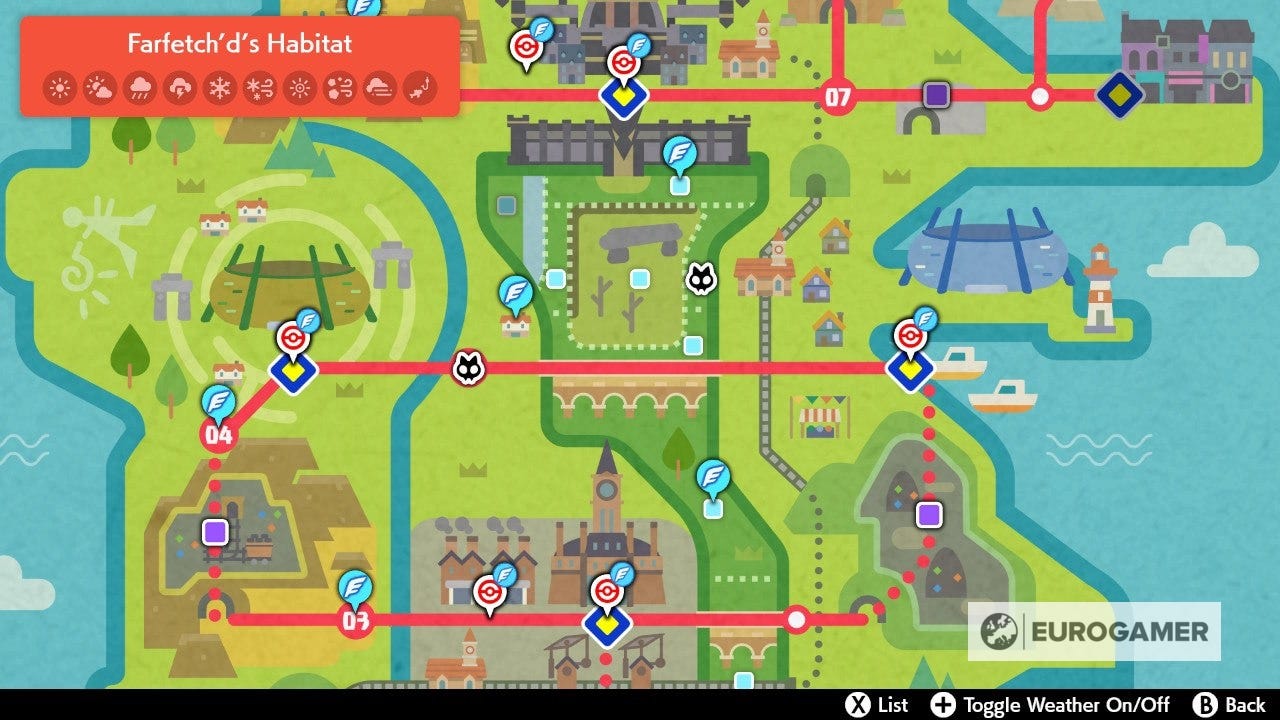The width and height of the screenshot is (1280, 720).
Task: Select the sunny weather icon
Action: [60, 86]
